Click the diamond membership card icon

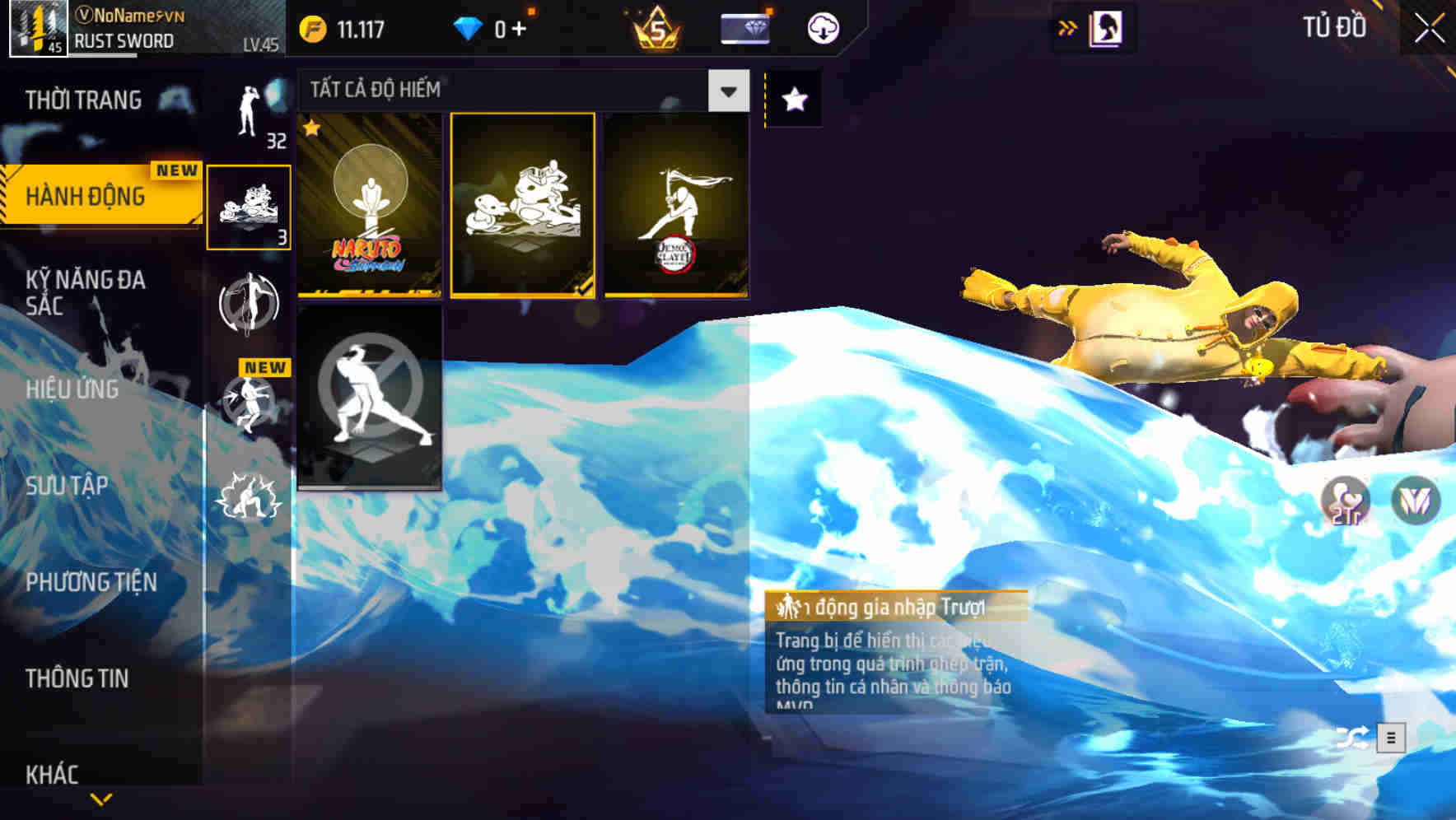coord(743,27)
